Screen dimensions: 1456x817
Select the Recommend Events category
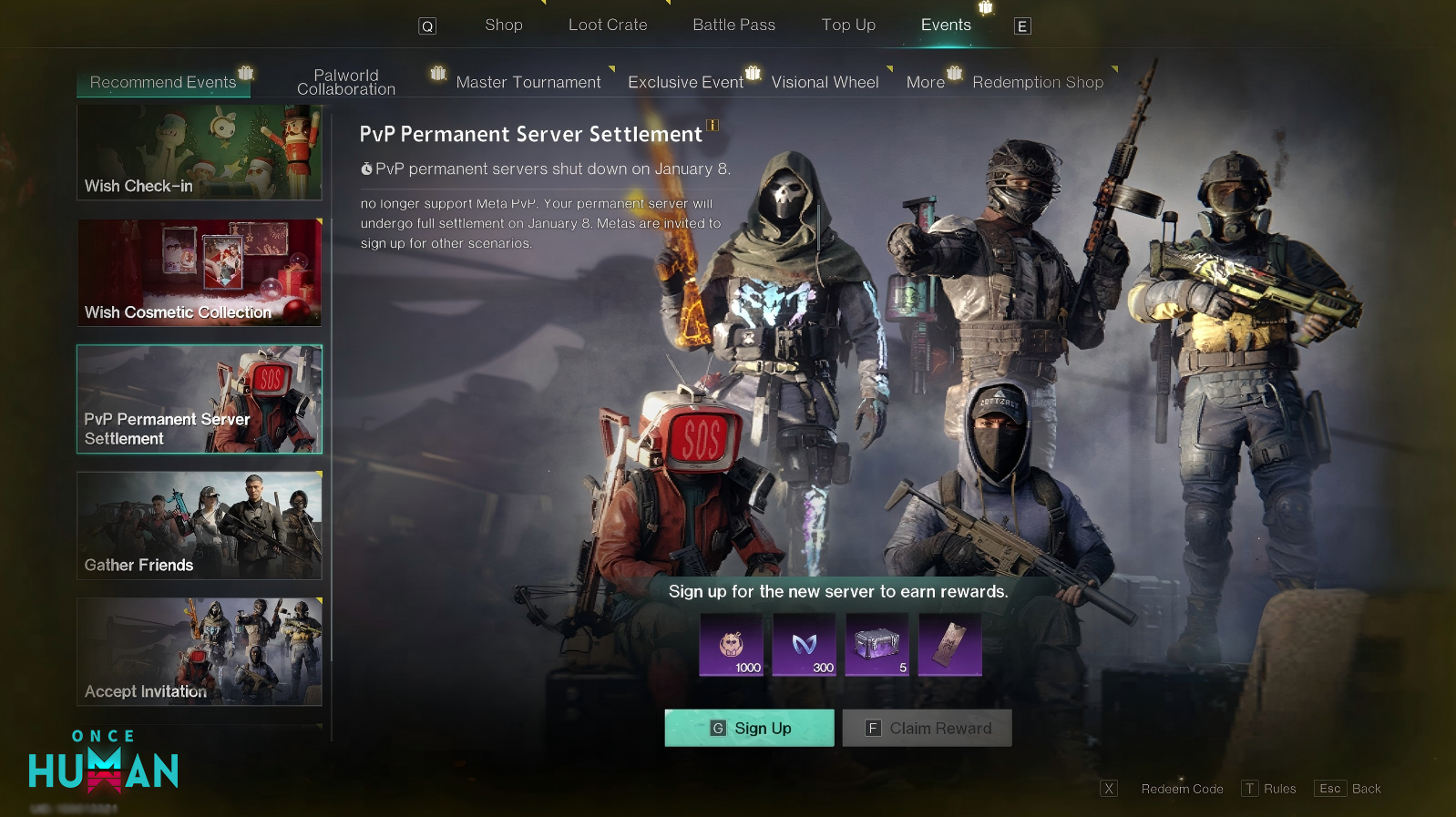[163, 83]
